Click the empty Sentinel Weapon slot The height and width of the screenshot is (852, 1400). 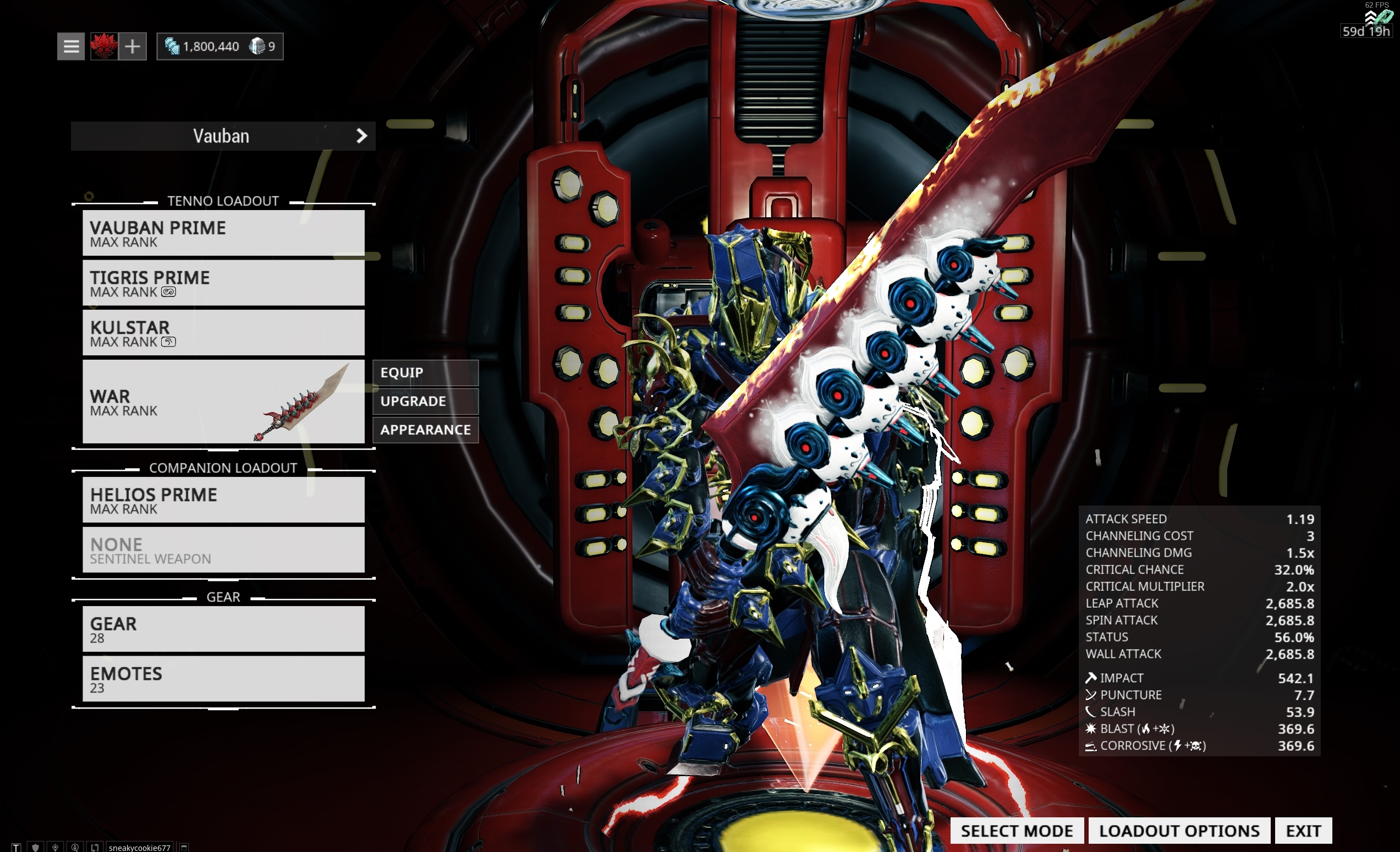point(223,550)
